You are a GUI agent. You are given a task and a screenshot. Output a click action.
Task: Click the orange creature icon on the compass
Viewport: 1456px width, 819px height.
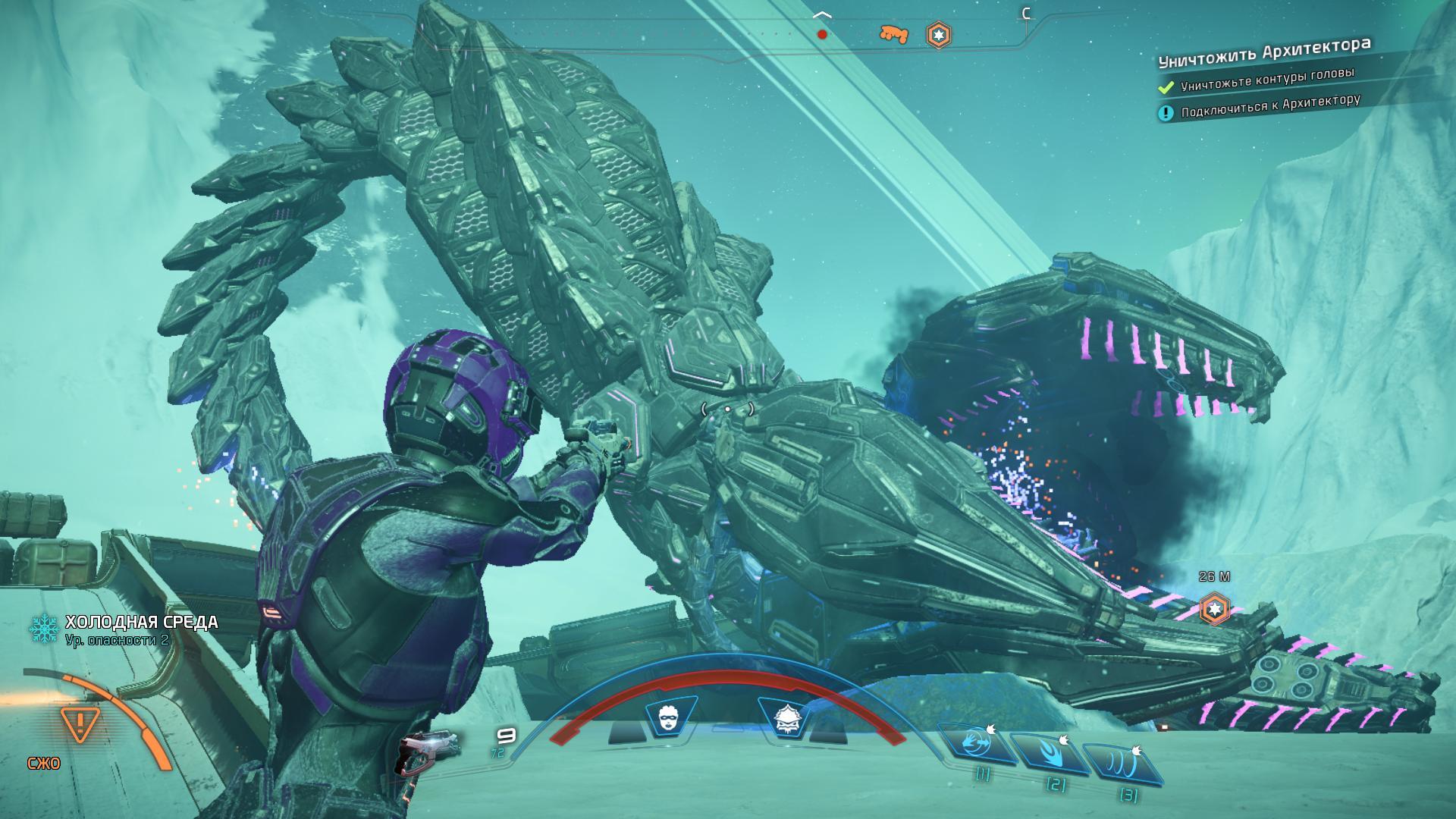[x=893, y=34]
